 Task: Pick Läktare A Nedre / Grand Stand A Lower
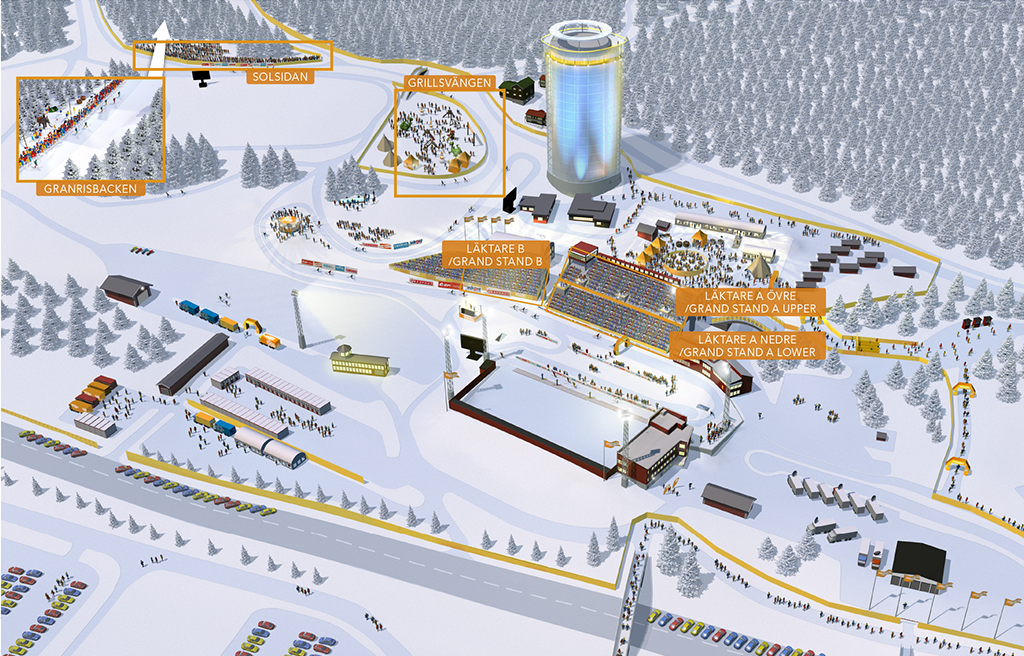pyautogui.click(x=750, y=345)
